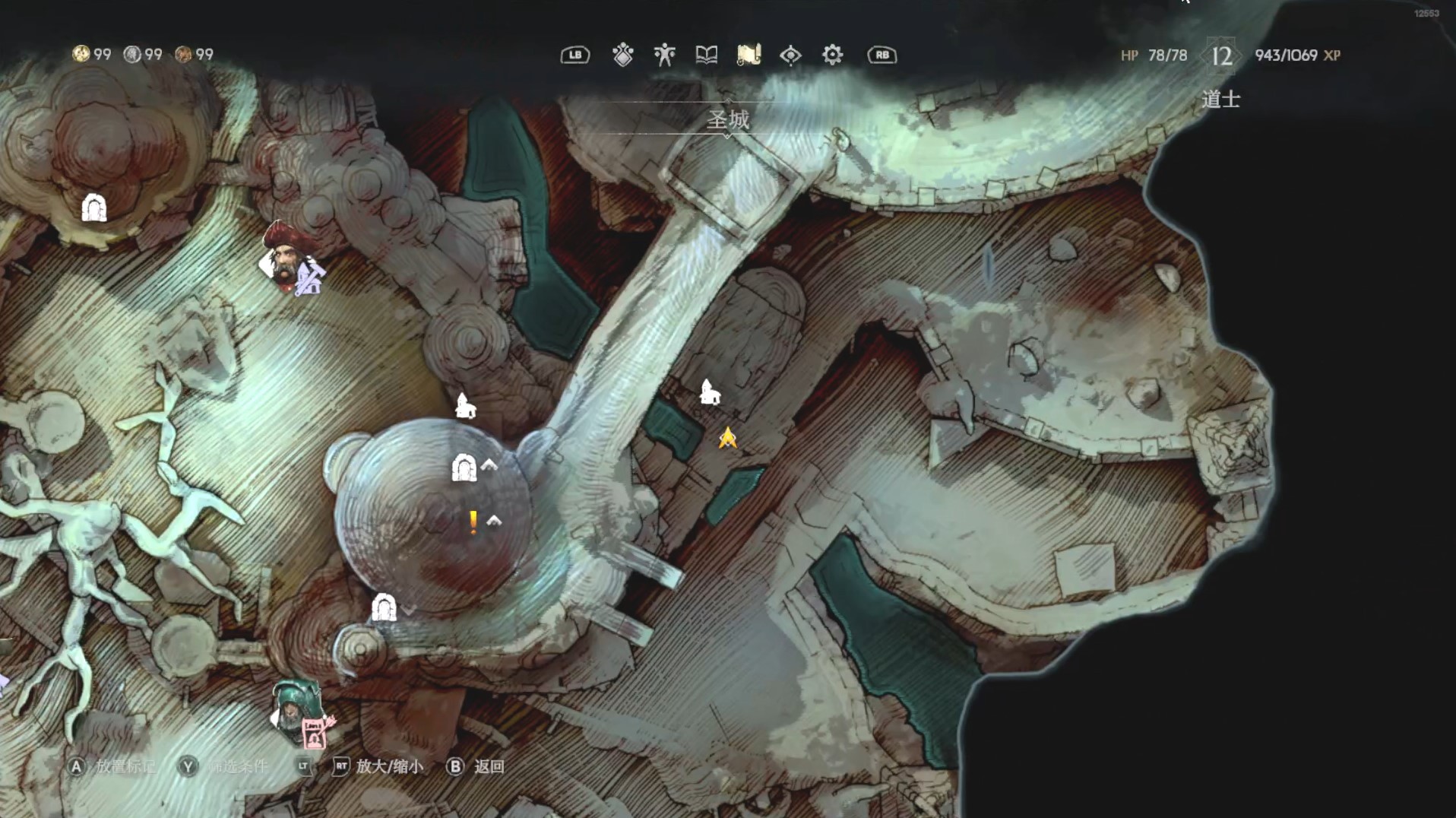Image resolution: width=1456 pixels, height=818 pixels.
Task: Select the archway marker with an up arrow
Action: pyautogui.click(x=464, y=468)
